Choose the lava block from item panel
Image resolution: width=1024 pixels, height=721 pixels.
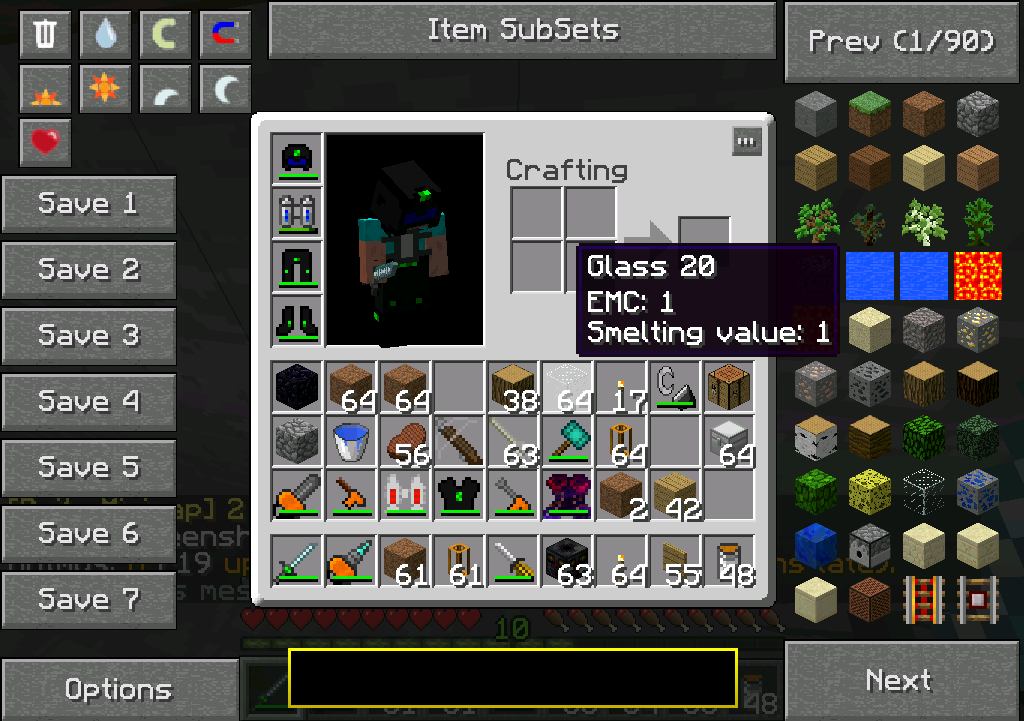point(979,276)
